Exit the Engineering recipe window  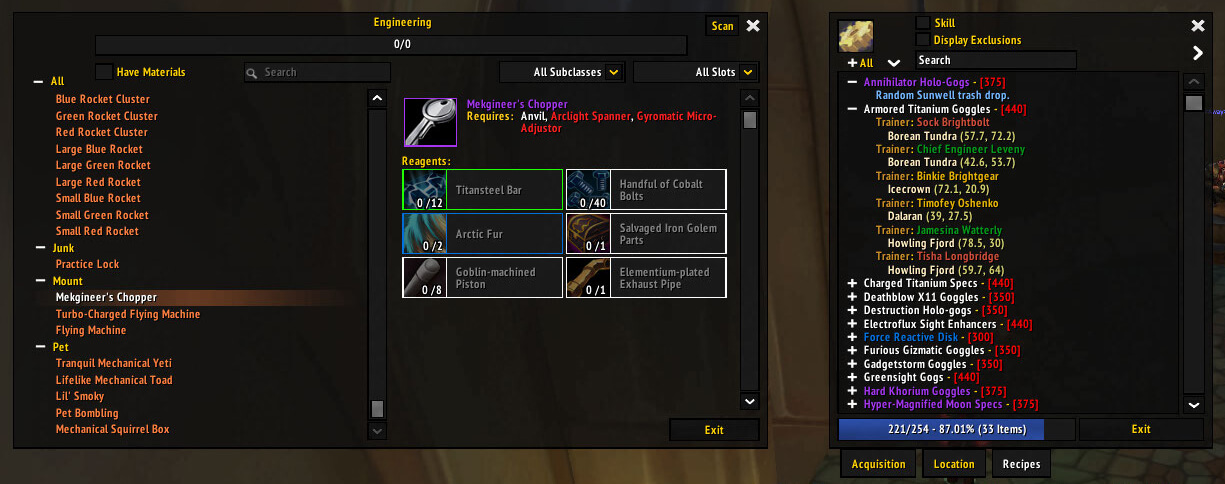point(713,430)
